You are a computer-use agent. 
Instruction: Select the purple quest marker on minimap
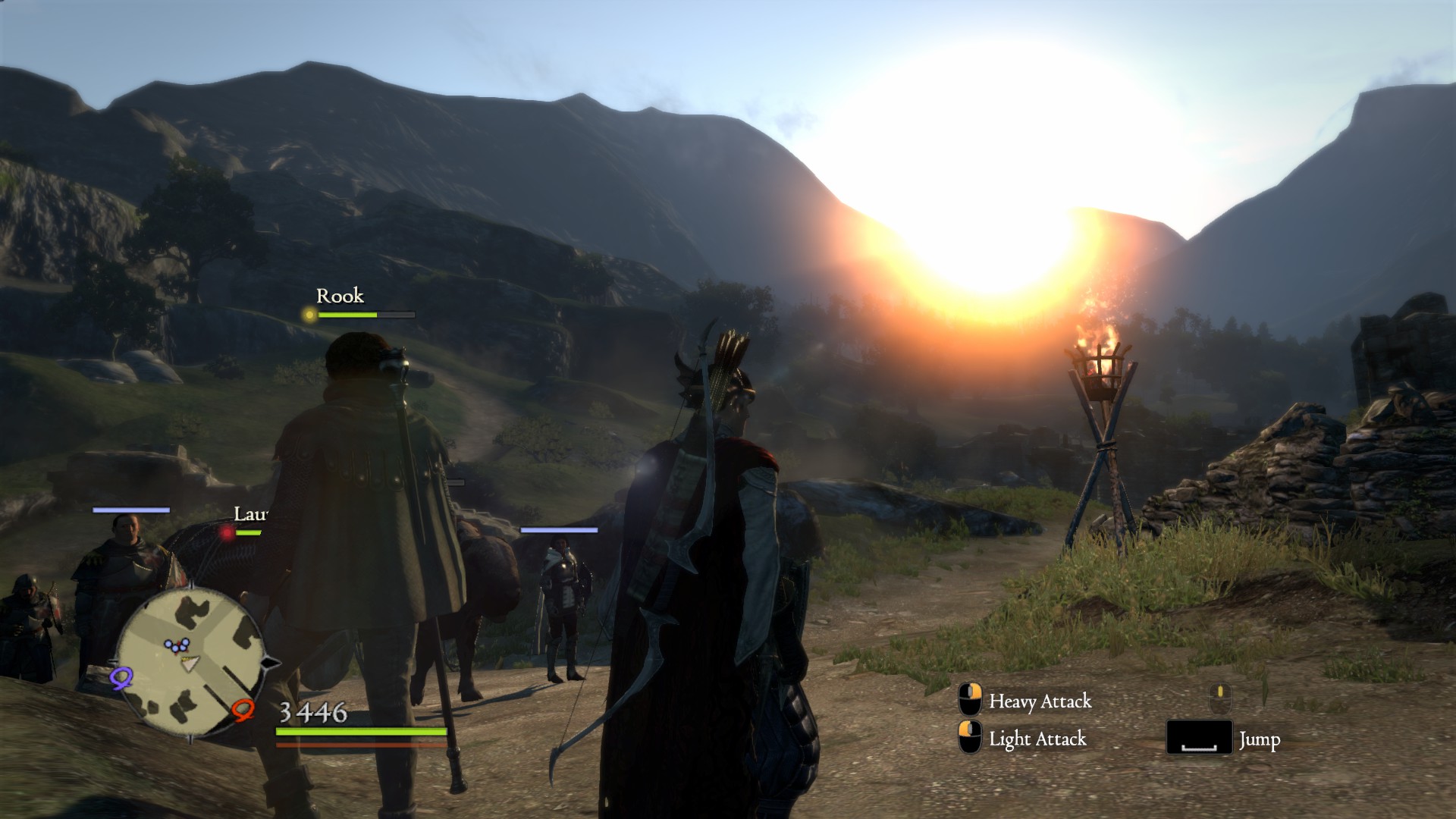(x=121, y=676)
